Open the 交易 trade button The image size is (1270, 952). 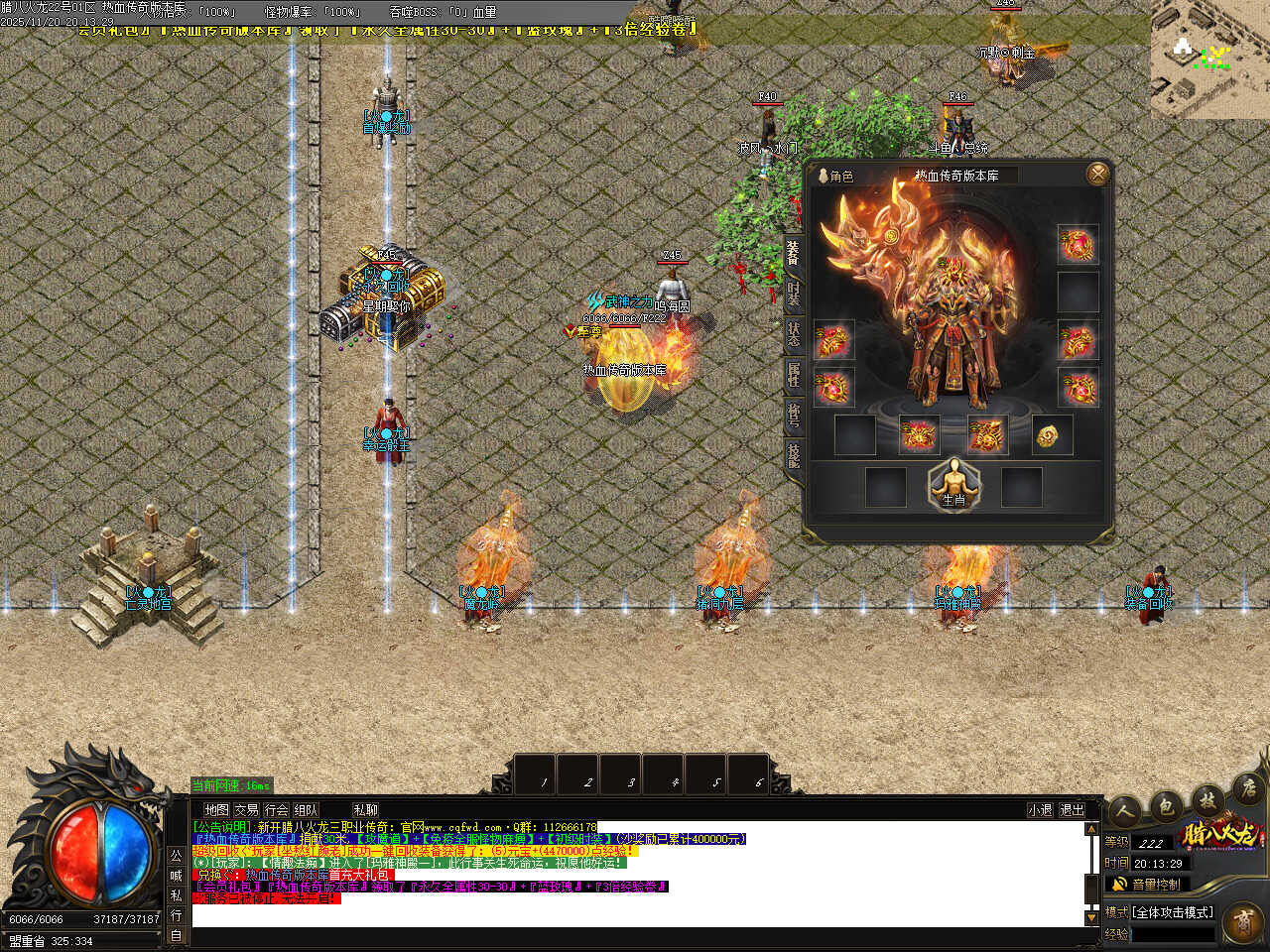point(246,810)
